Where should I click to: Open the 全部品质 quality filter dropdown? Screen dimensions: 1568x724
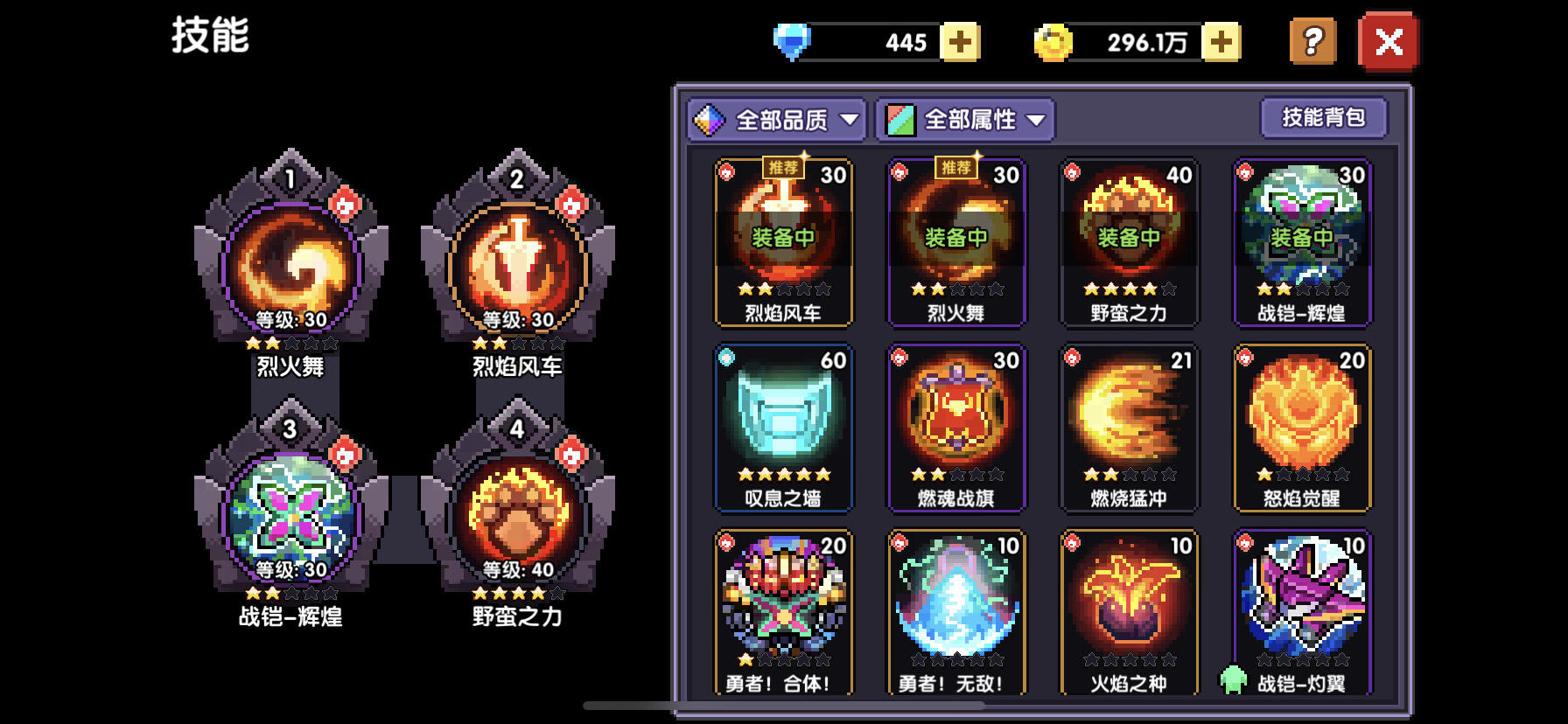click(x=777, y=120)
